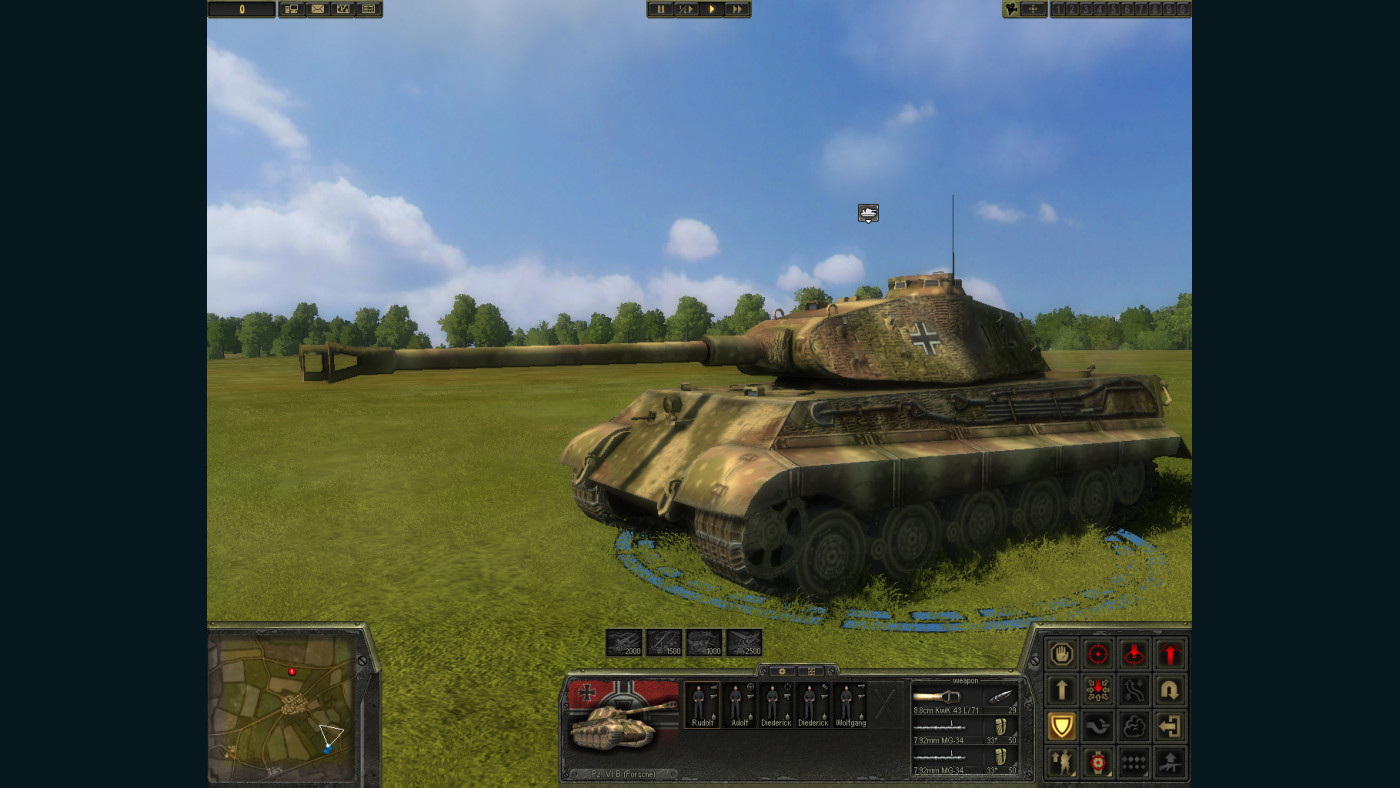Click the highlighted Defend shield order
Screen dimensions: 1400x788
[x=1061, y=725]
